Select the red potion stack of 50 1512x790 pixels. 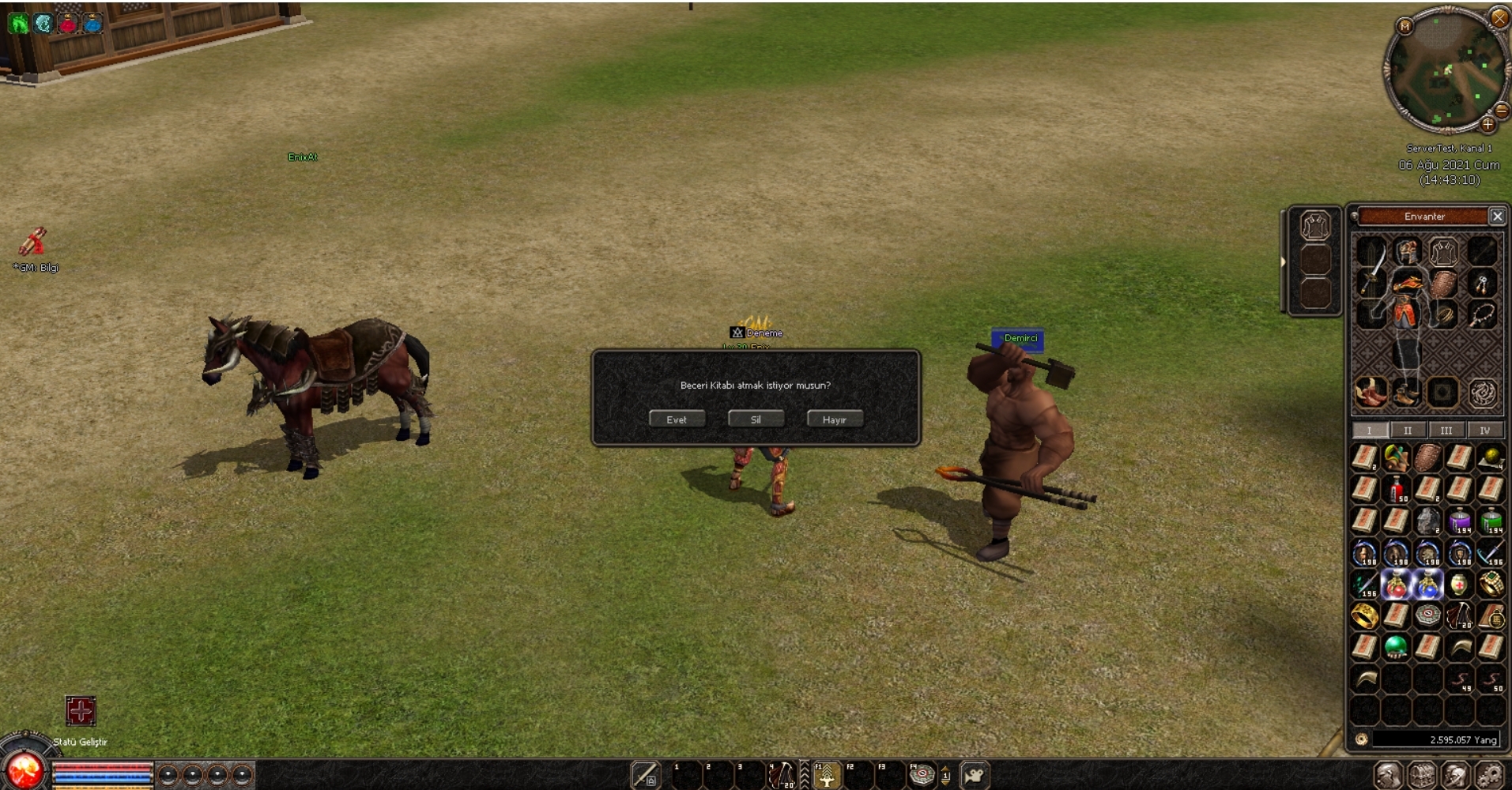coord(1397,490)
